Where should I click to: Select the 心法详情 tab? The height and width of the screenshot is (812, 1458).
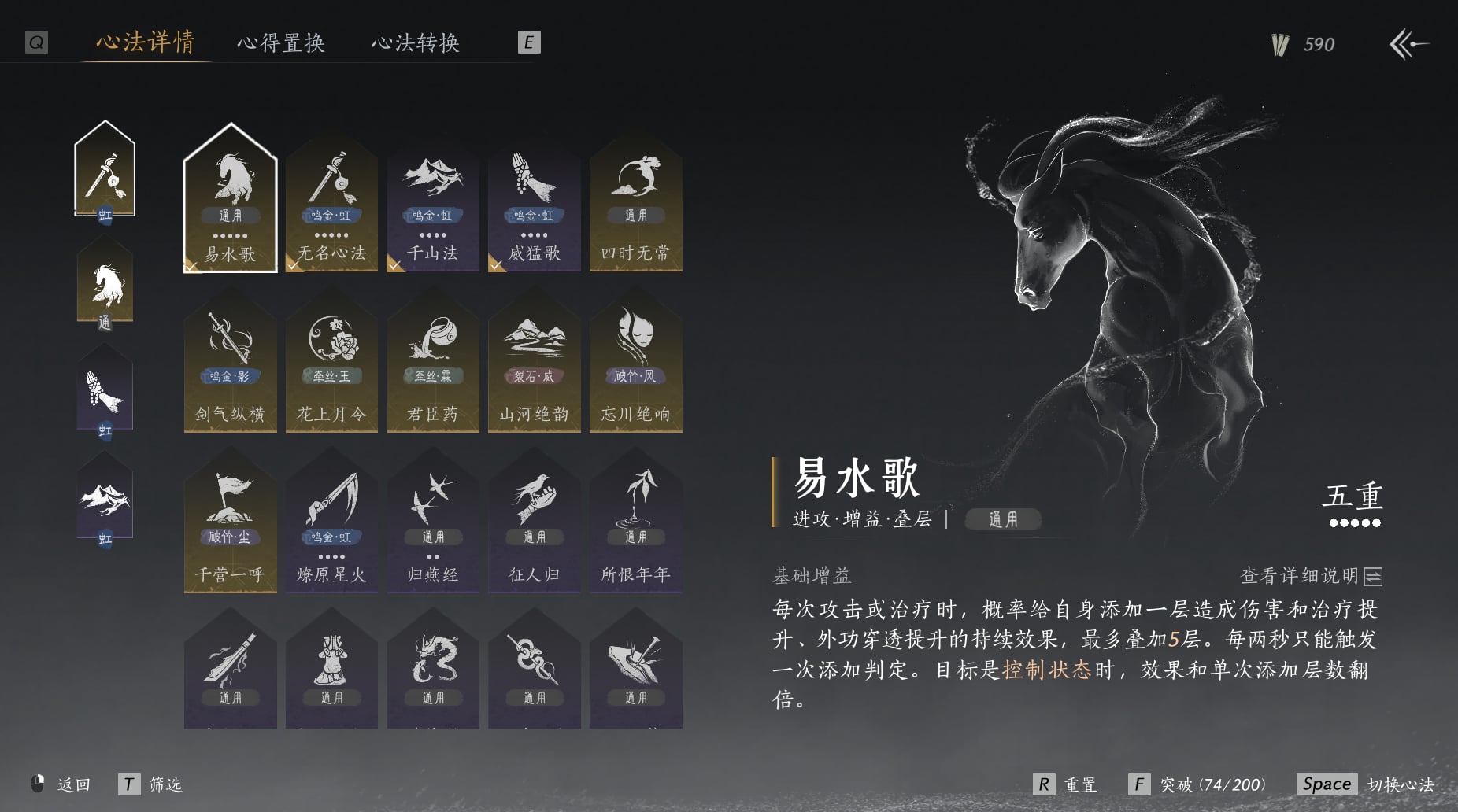[x=146, y=42]
